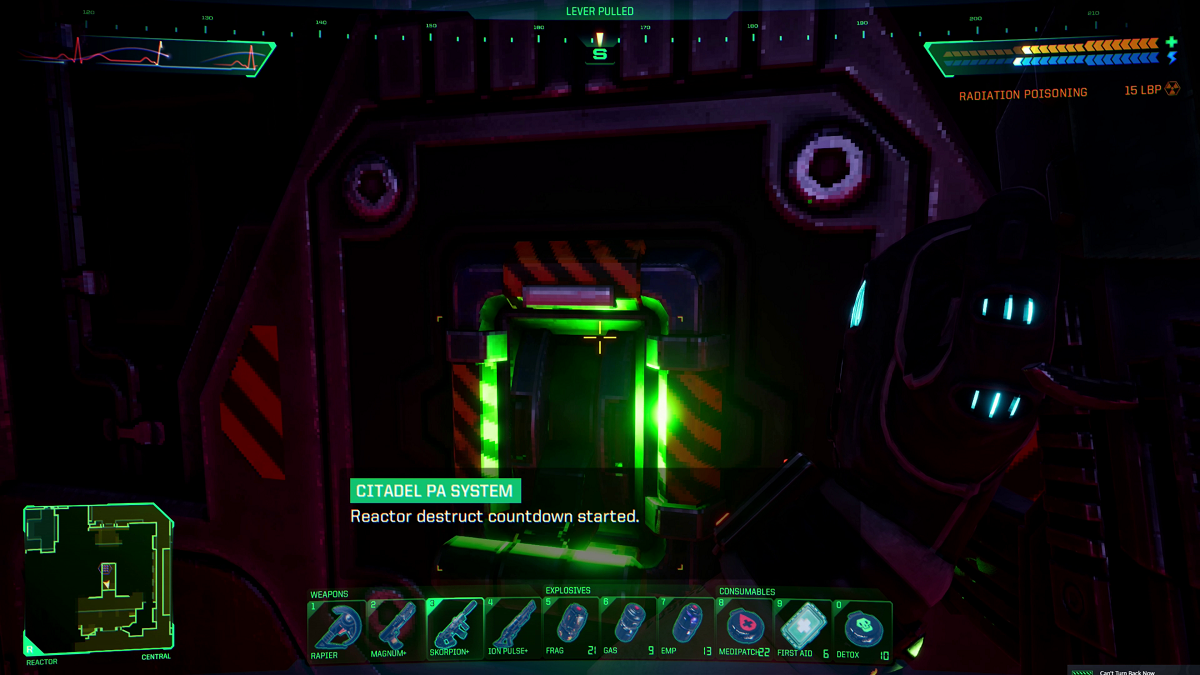Select the Frag grenade slot
The height and width of the screenshot is (675, 1200).
pyautogui.click(x=570, y=627)
